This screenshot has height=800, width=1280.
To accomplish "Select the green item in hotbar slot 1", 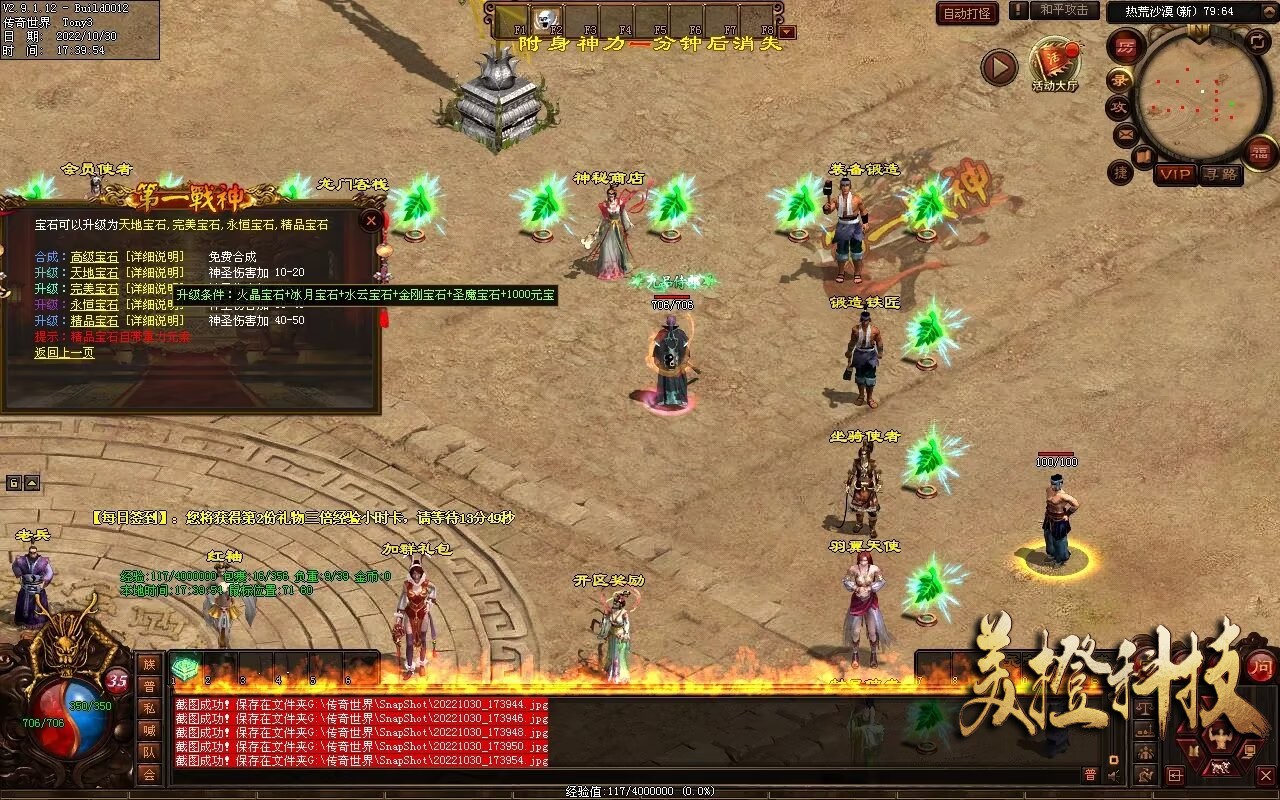I will point(186,666).
